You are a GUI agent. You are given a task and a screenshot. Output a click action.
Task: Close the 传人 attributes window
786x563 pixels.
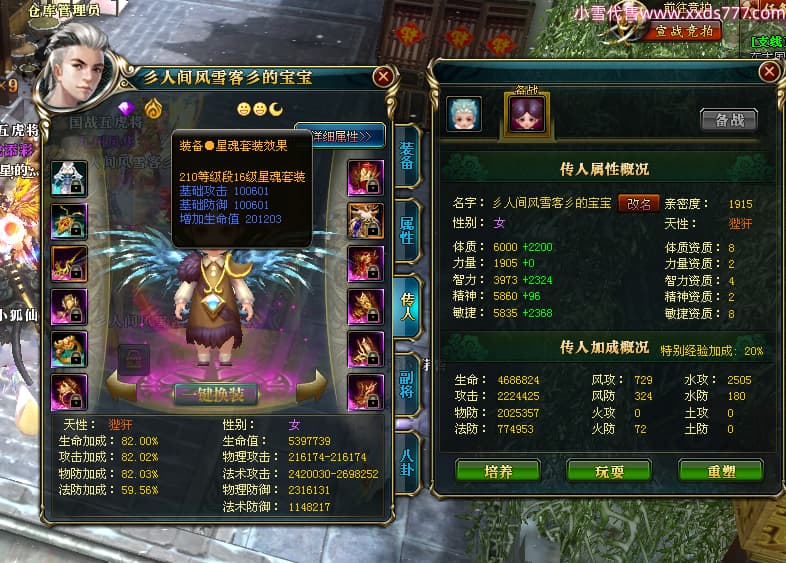pos(769,72)
